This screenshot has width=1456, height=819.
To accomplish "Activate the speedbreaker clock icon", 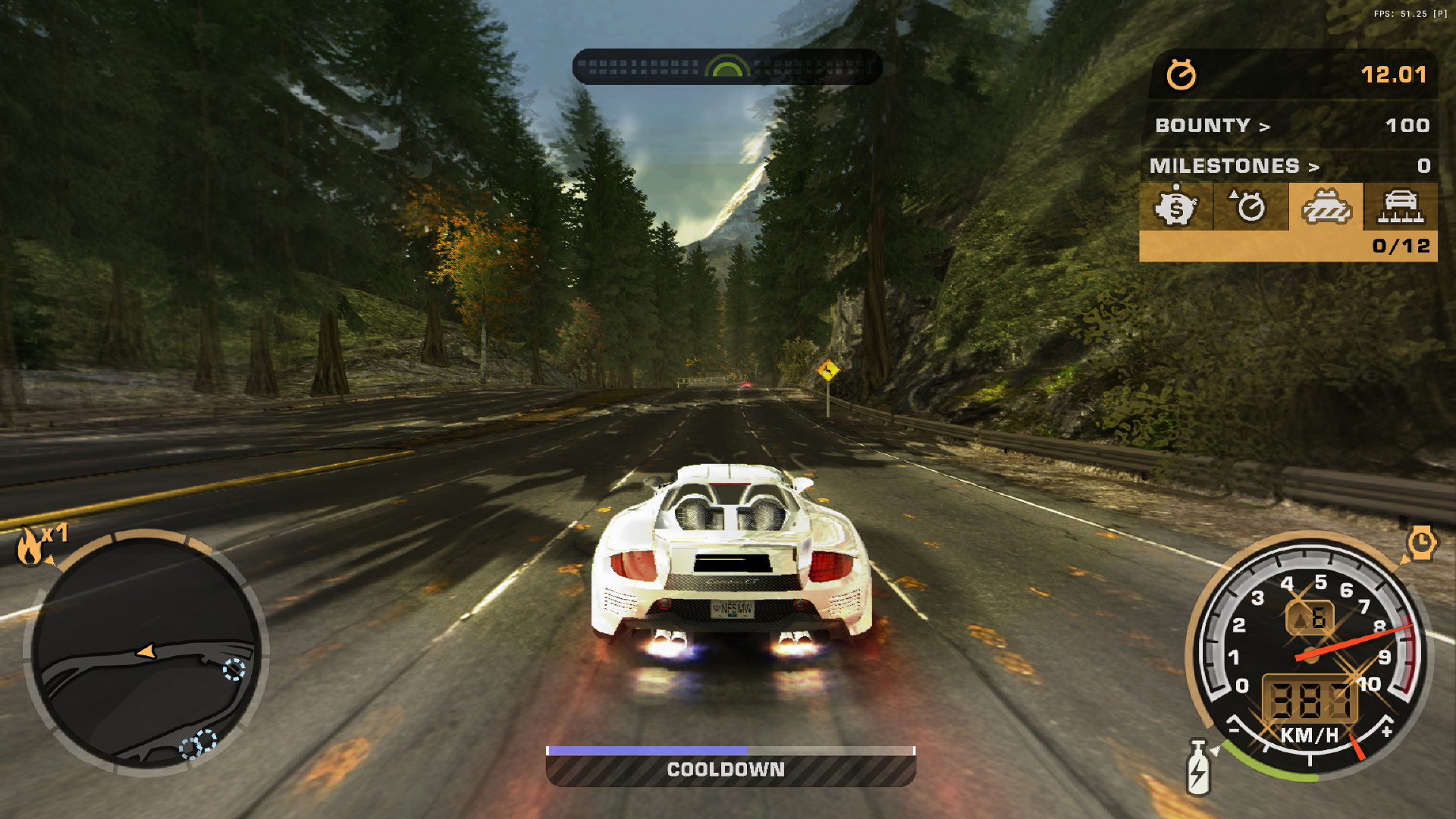I will click(x=1421, y=543).
